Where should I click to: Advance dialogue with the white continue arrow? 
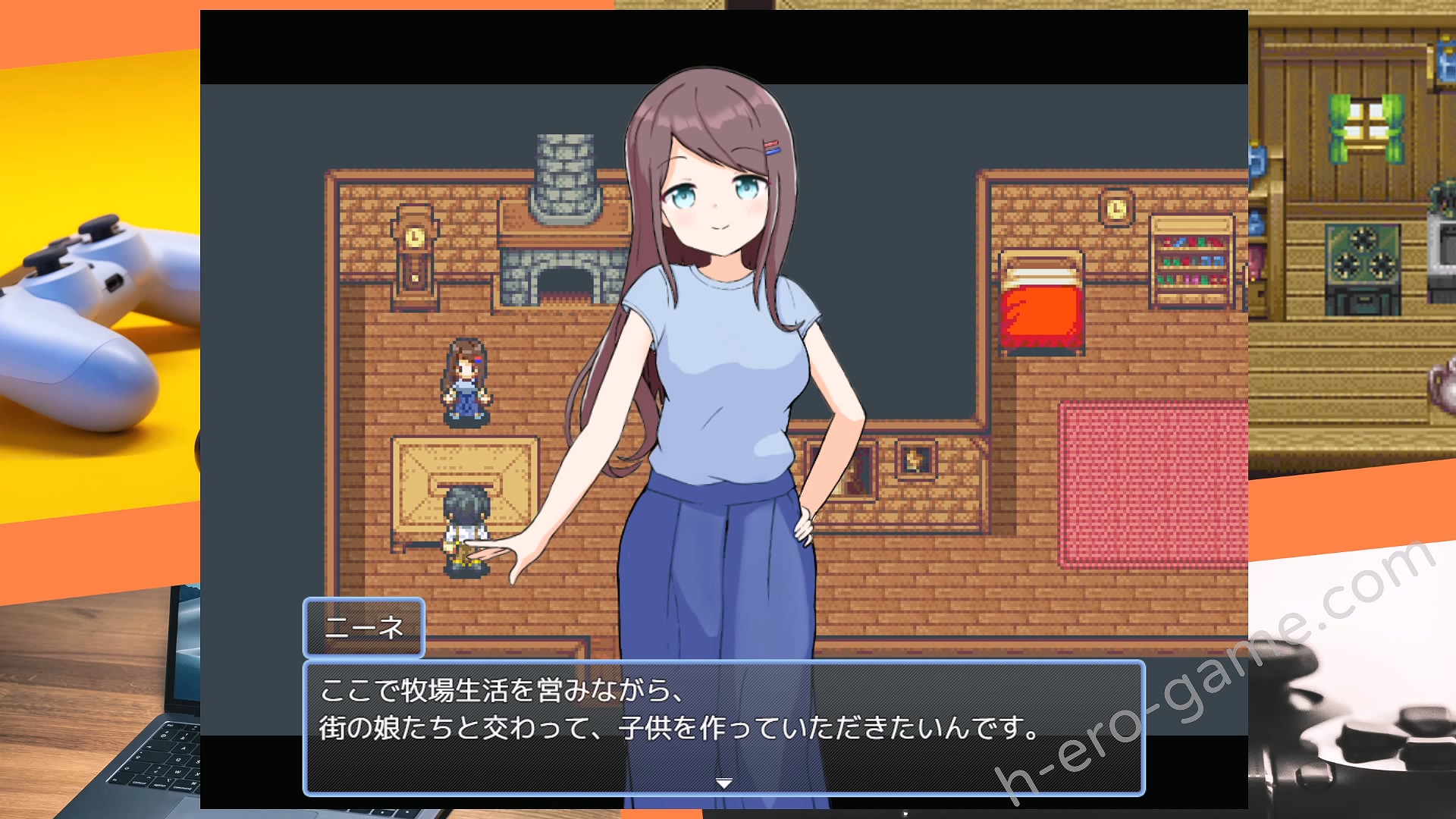(x=724, y=783)
